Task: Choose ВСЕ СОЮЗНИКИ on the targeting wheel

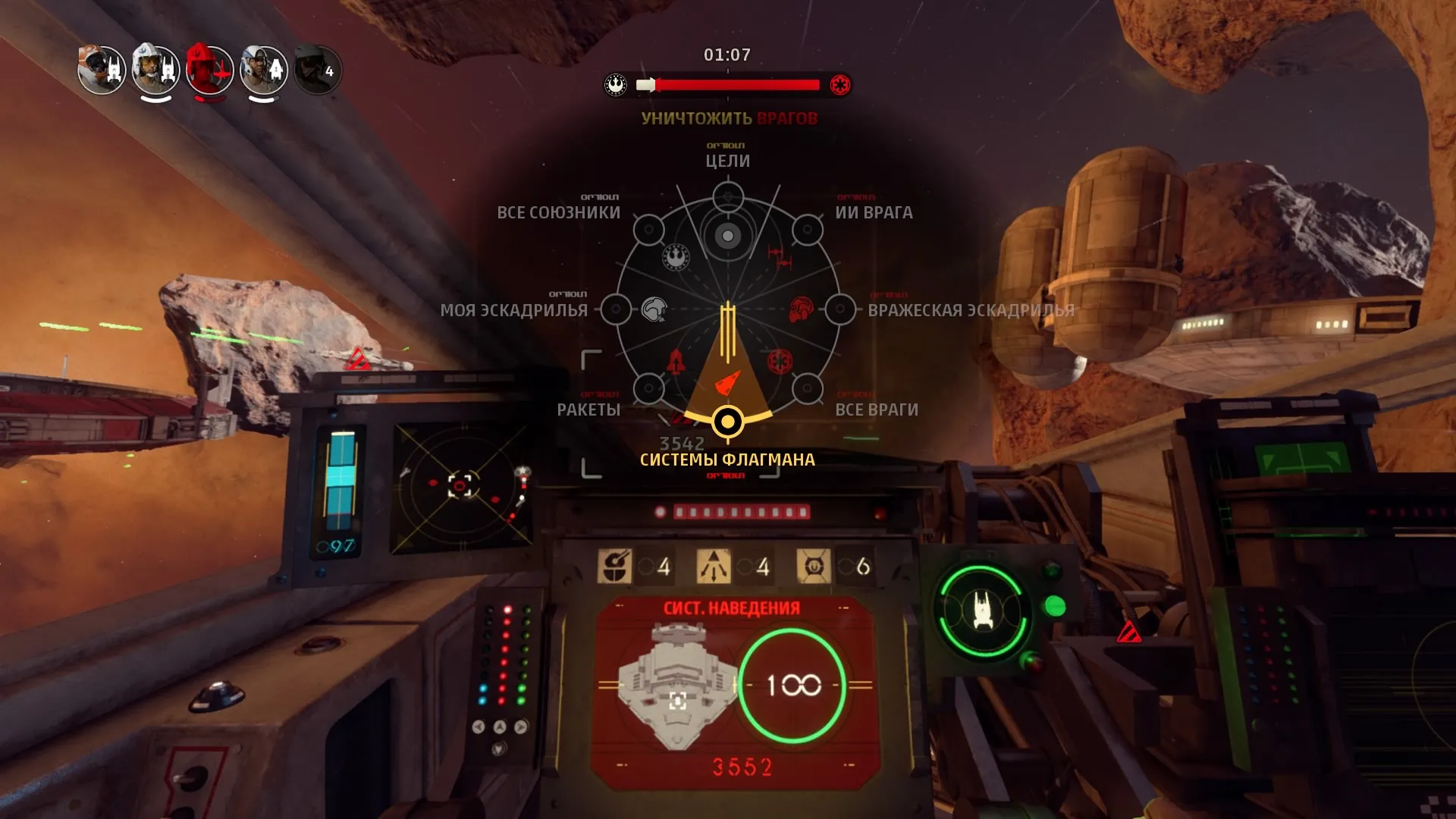Action: click(x=648, y=230)
